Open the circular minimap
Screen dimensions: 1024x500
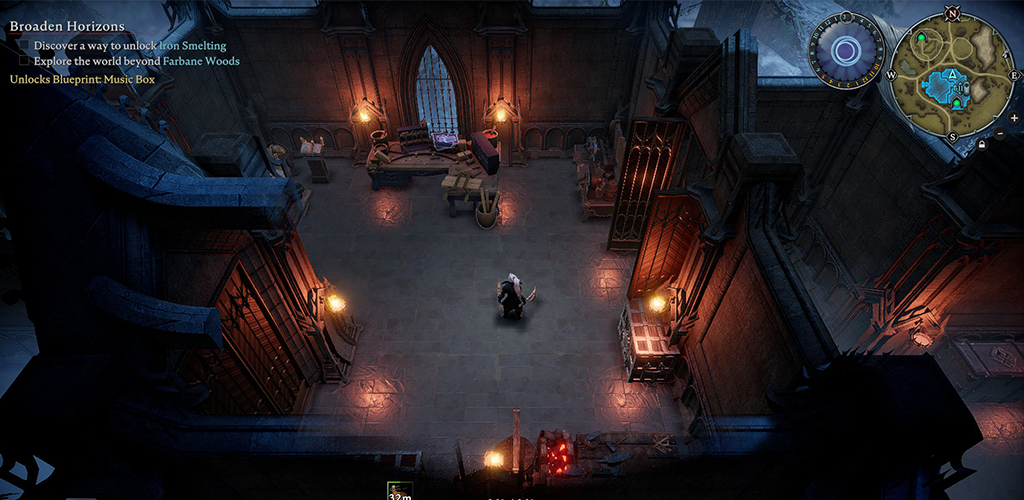(x=951, y=78)
